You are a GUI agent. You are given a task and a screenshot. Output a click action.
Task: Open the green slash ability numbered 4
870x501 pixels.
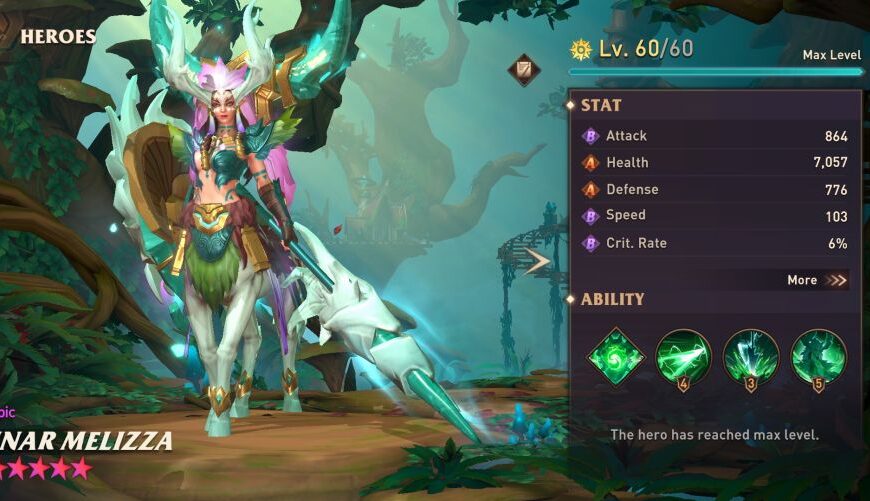pyautogui.click(x=684, y=356)
